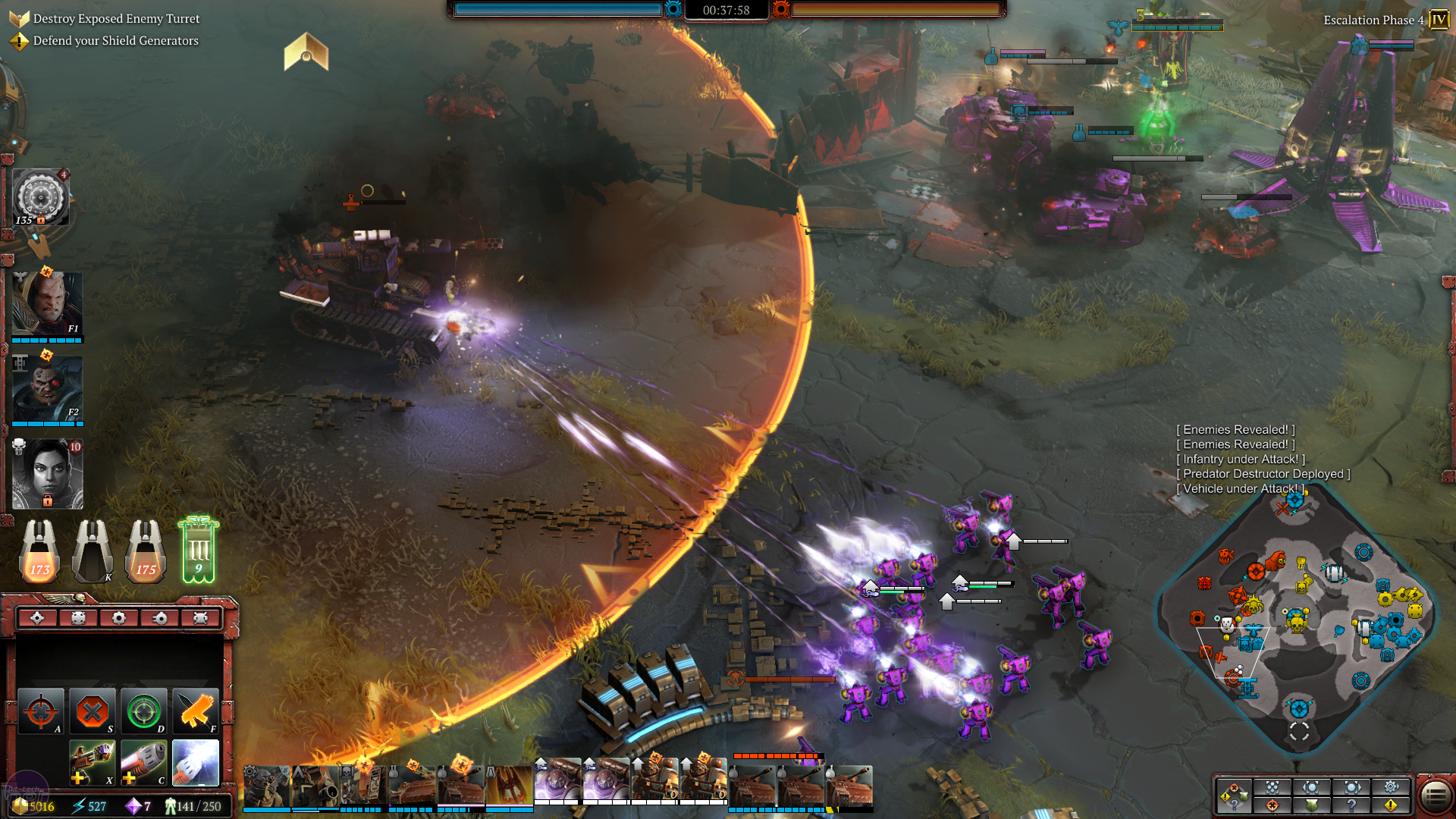This screenshot has height=819, width=1456.
Task: Activate the drop pod showing 175
Action: click(146, 552)
